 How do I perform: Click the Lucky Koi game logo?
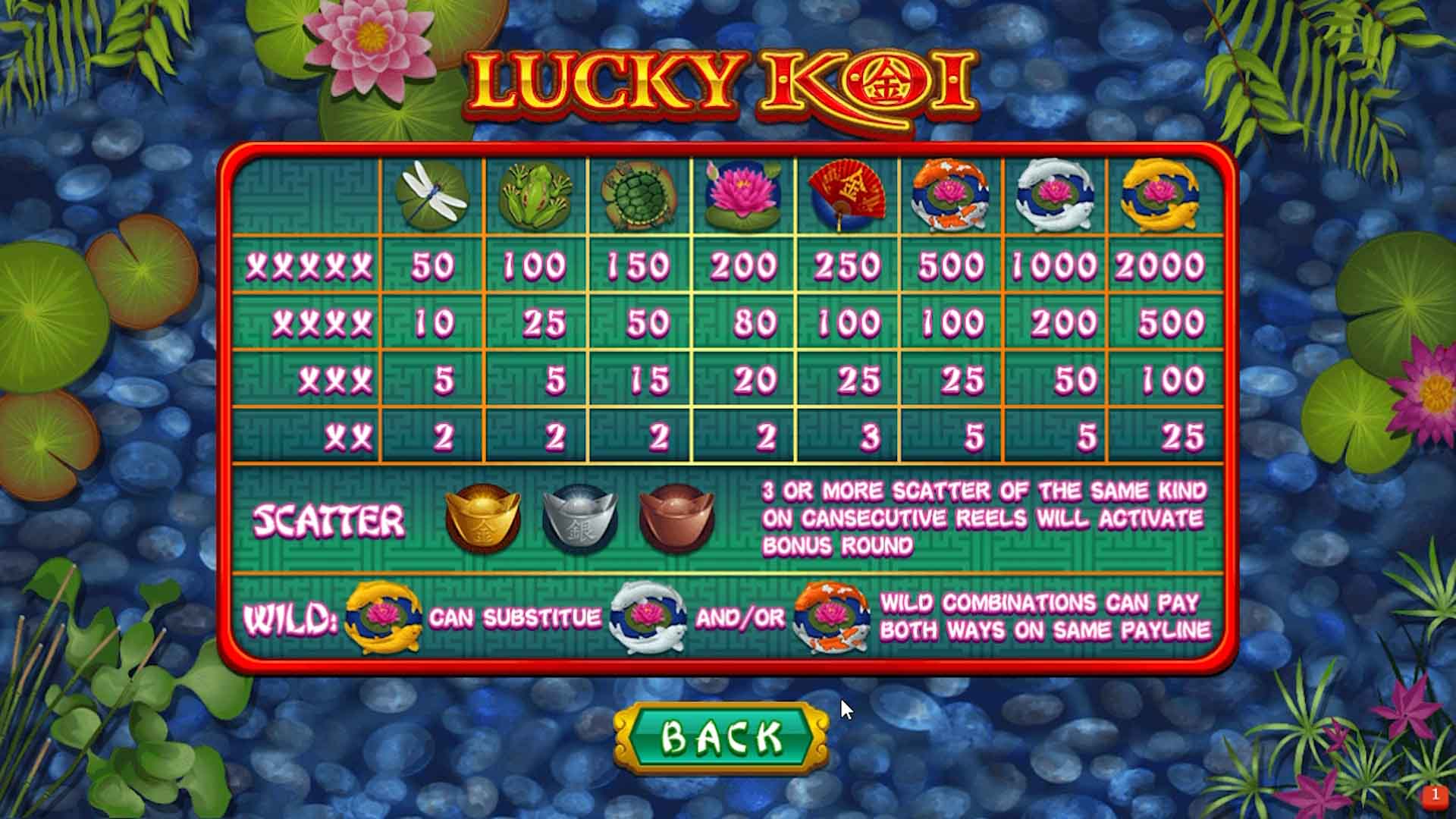pyautogui.click(x=724, y=83)
